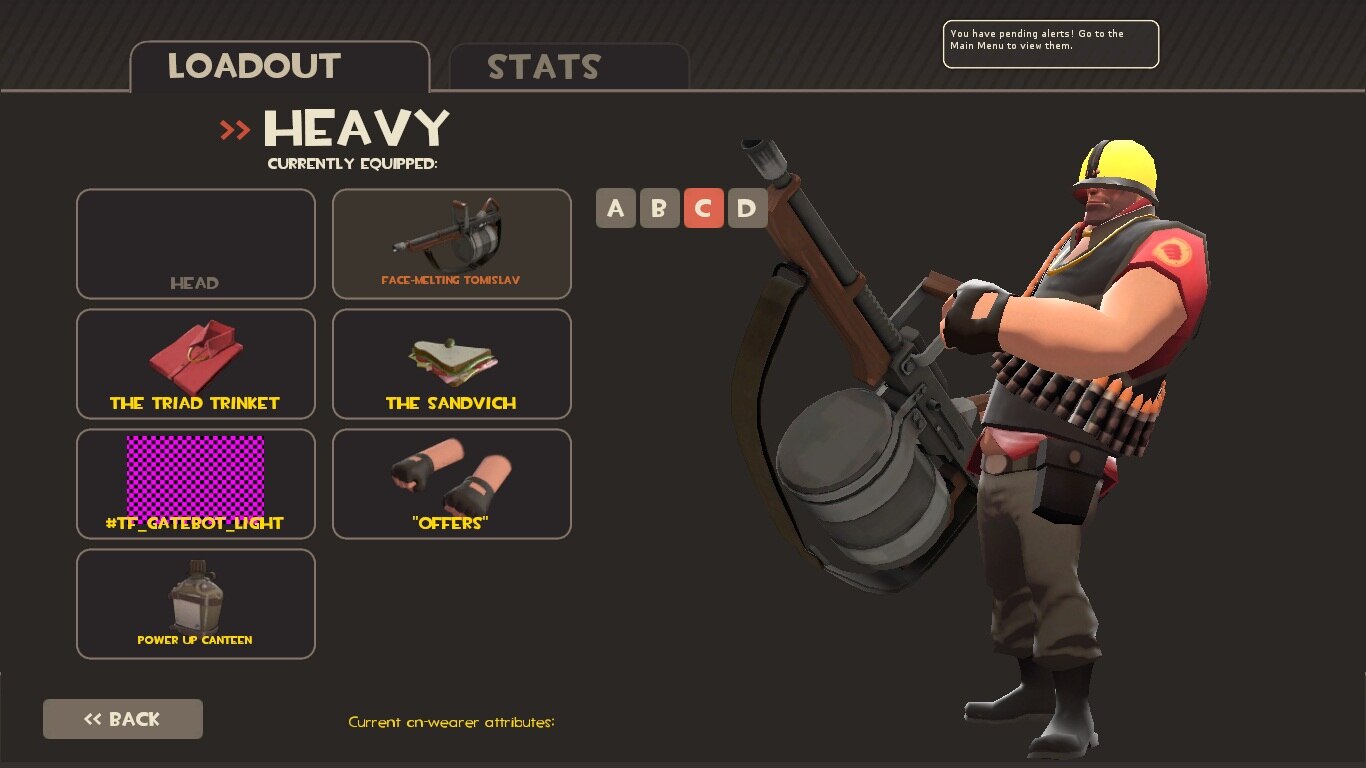Switch to the Stats tab
This screenshot has width=1366, height=768.
point(568,67)
